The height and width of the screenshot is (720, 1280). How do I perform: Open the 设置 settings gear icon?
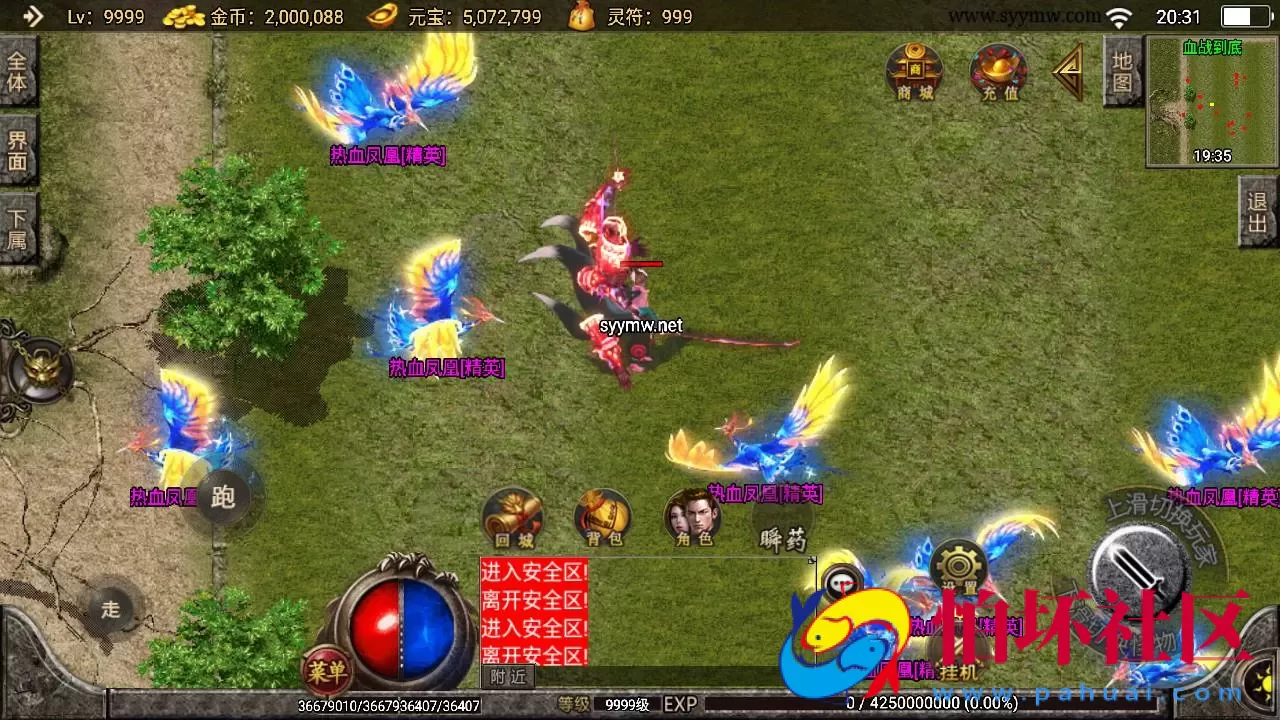[x=957, y=567]
